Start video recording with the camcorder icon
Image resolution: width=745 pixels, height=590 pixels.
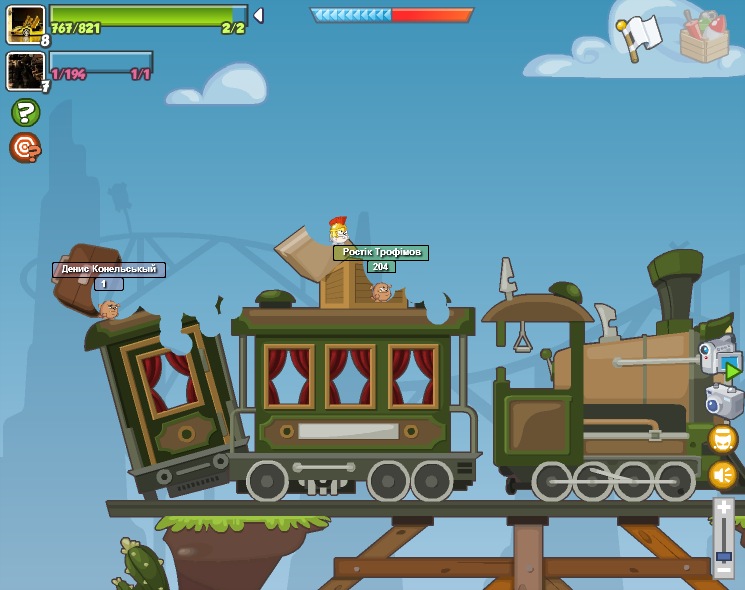pos(718,360)
